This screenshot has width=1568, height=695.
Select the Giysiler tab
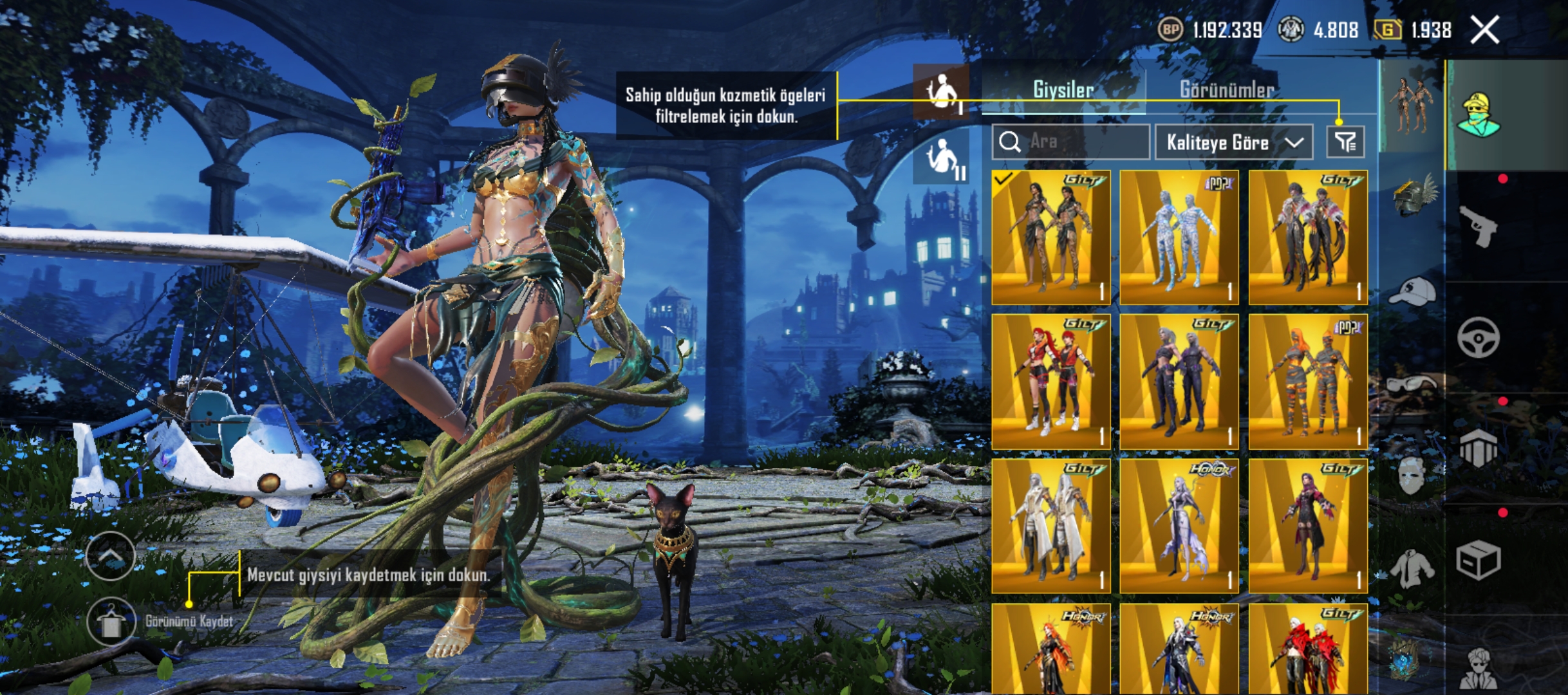coord(1063,90)
